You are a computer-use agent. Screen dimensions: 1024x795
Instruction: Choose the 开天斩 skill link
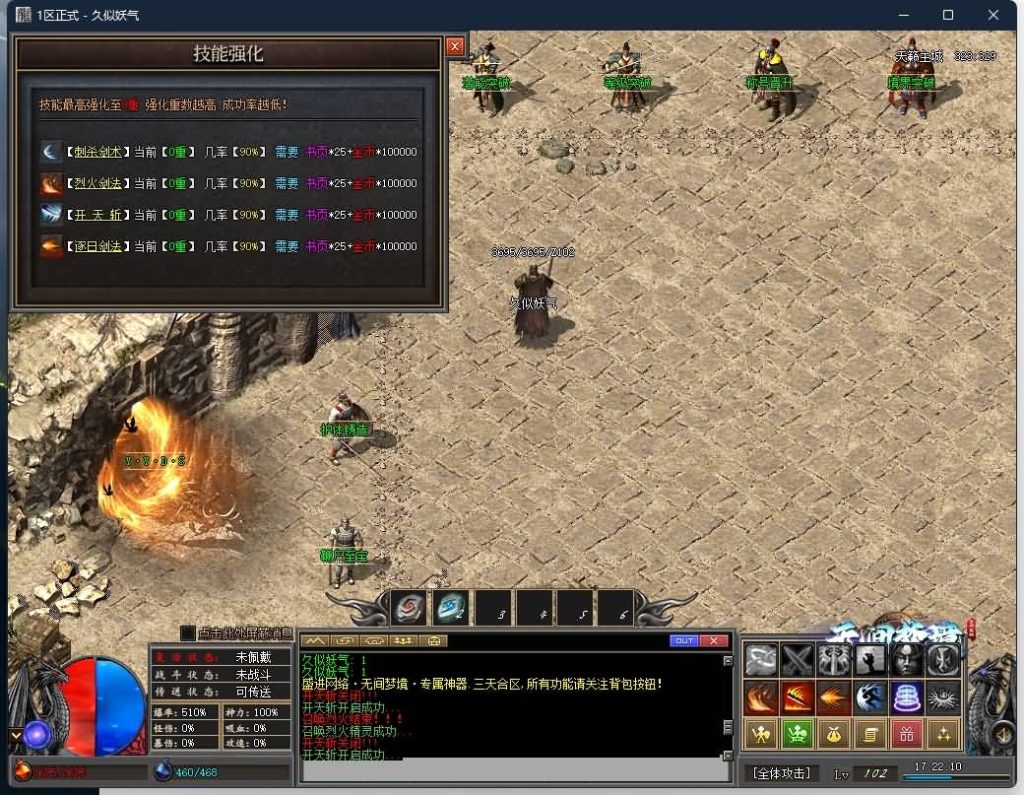[x=98, y=215]
